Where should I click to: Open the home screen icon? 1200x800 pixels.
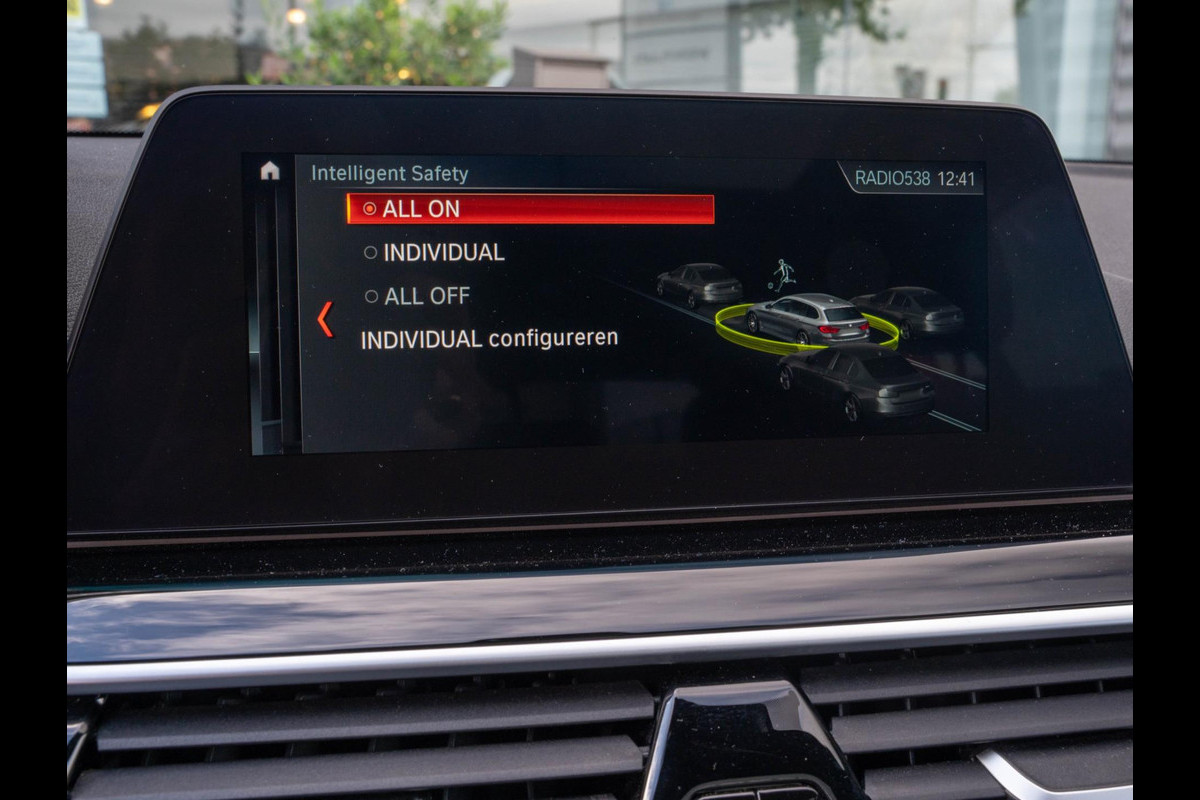(270, 171)
